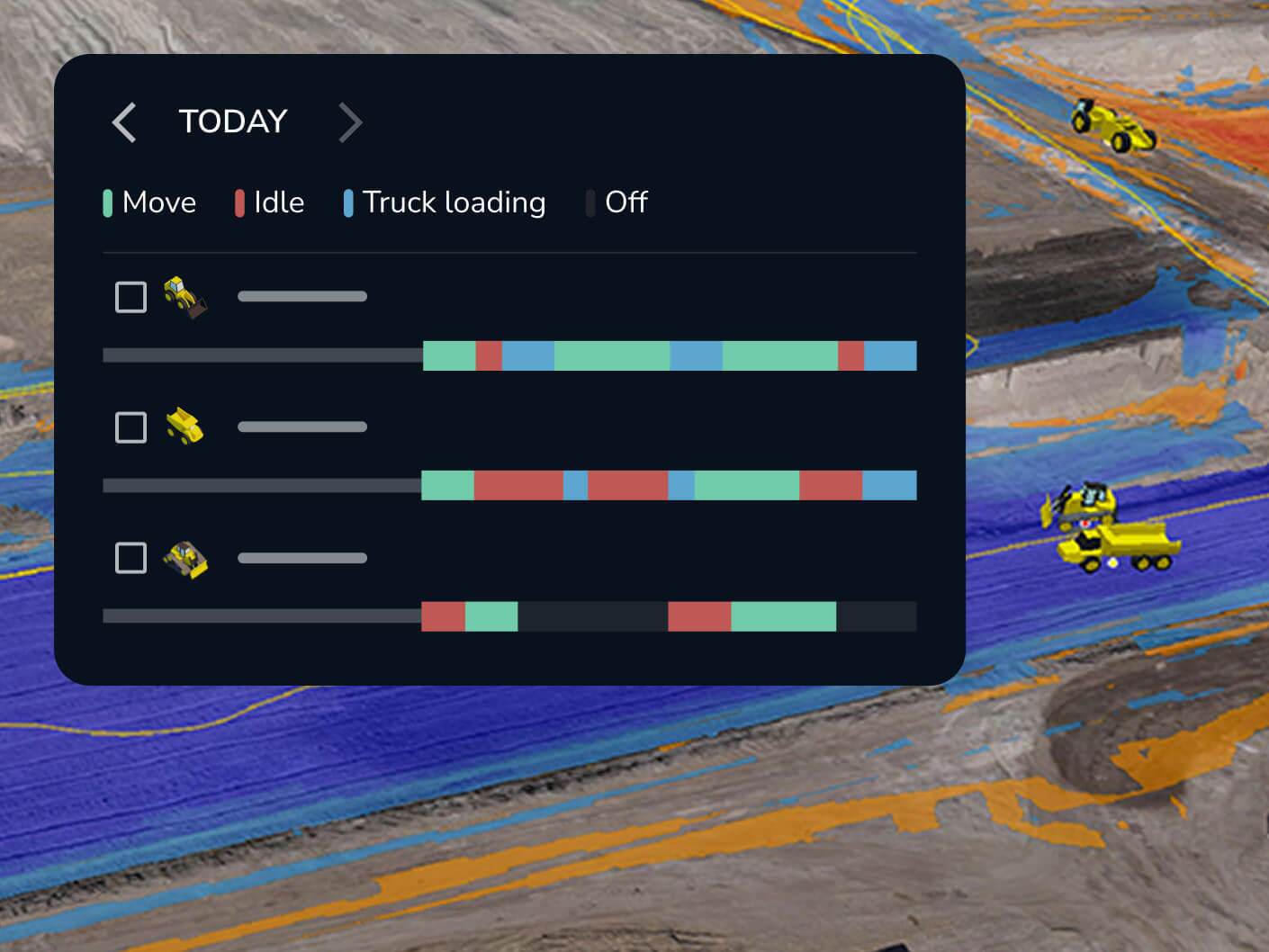Screen dimensions: 1269x952
Task: Click the dark Off legend indicator
Action: pyautogui.click(x=590, y=202)
